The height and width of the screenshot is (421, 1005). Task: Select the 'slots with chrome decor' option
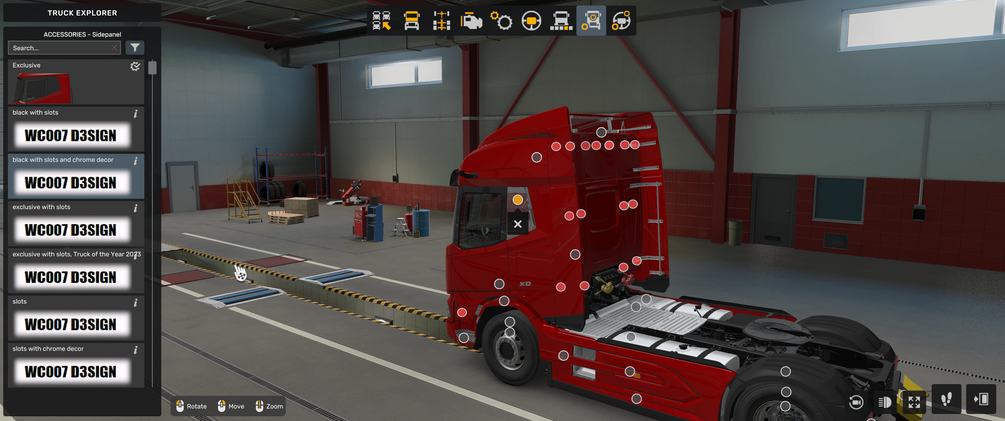click(x=70, y=371)
